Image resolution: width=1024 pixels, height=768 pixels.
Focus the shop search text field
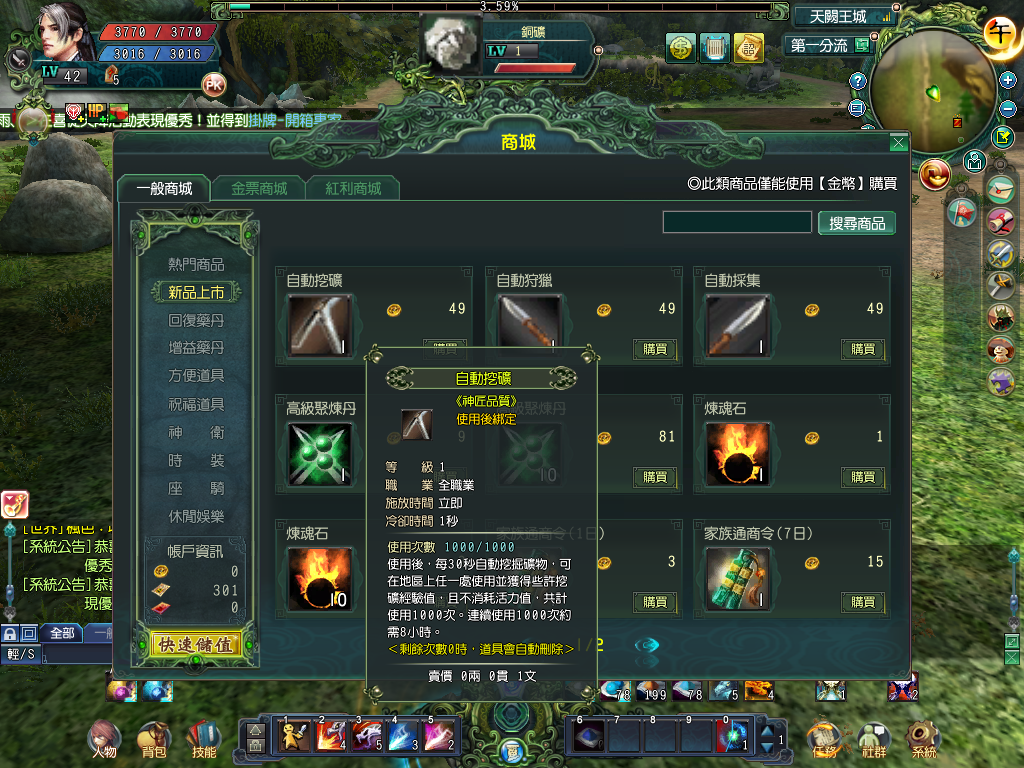[x=737, y=222]
